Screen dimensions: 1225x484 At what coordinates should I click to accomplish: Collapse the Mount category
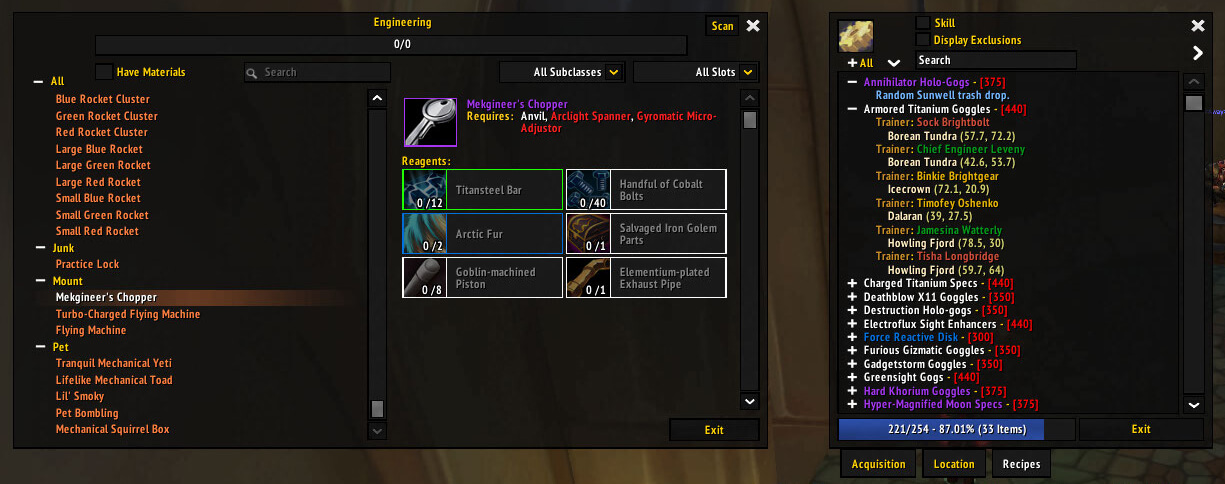pos(39,282)
